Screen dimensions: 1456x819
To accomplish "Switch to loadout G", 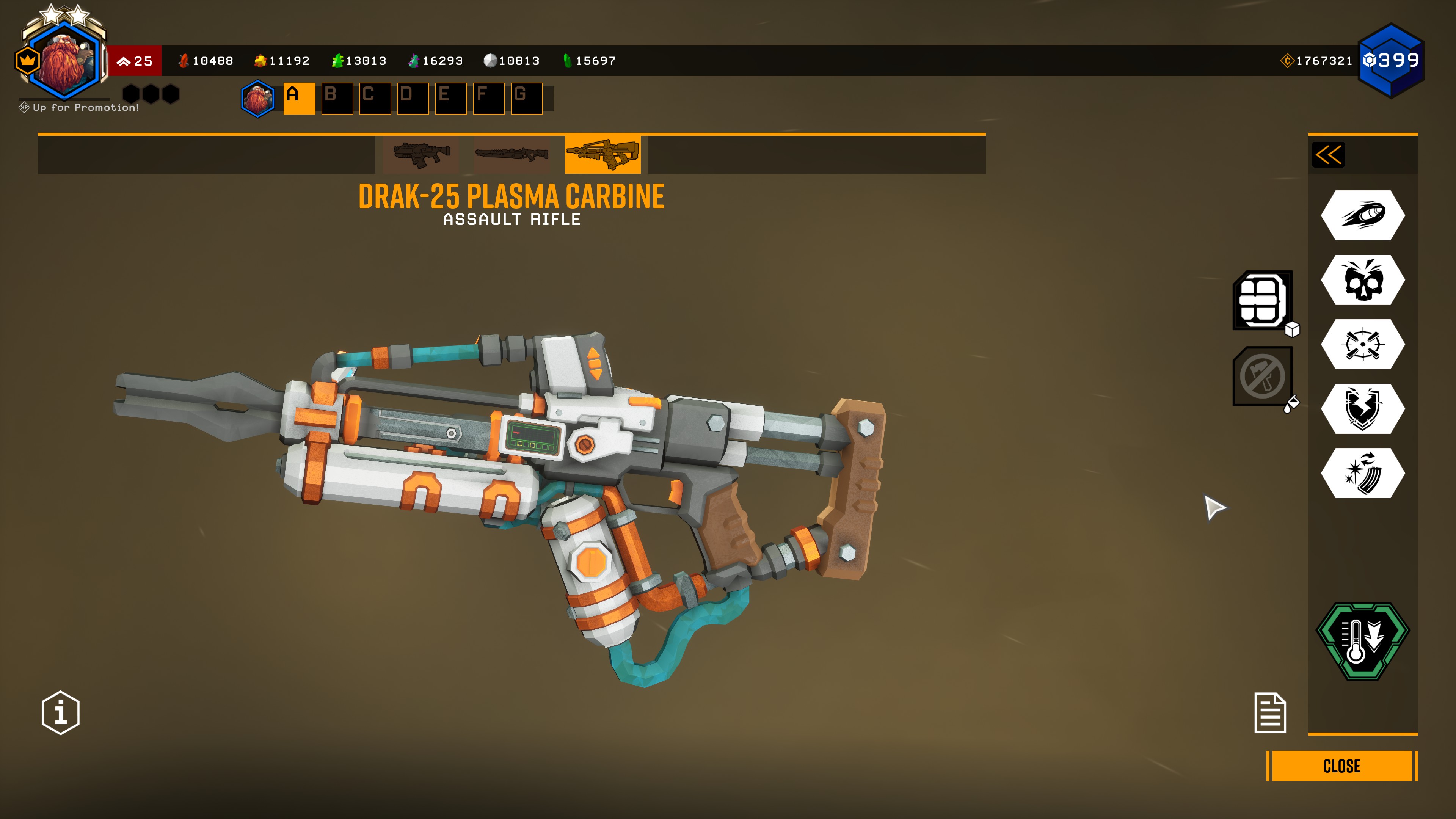I will point(526,98).
